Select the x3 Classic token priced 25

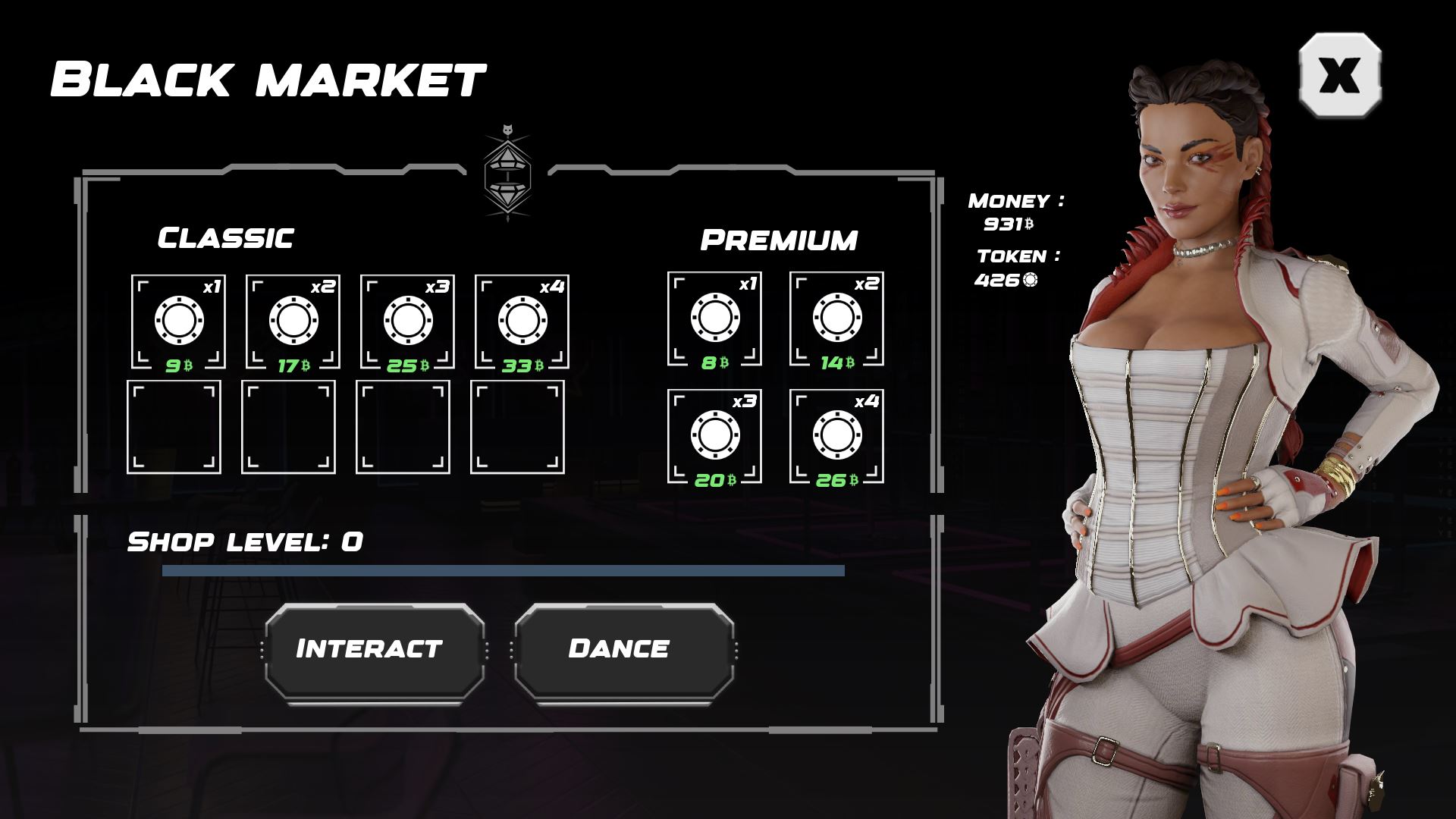pos(408,321)
